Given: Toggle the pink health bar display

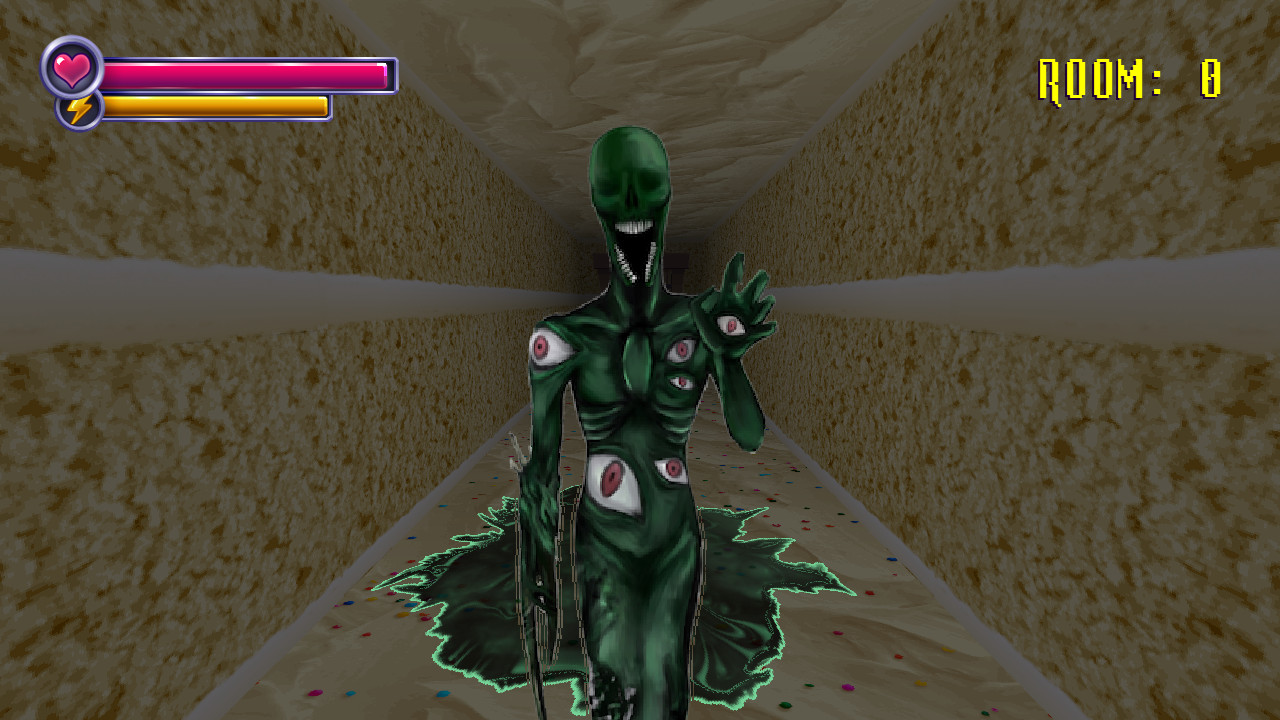Looking at the screenshot, I should tap(245, 72).
